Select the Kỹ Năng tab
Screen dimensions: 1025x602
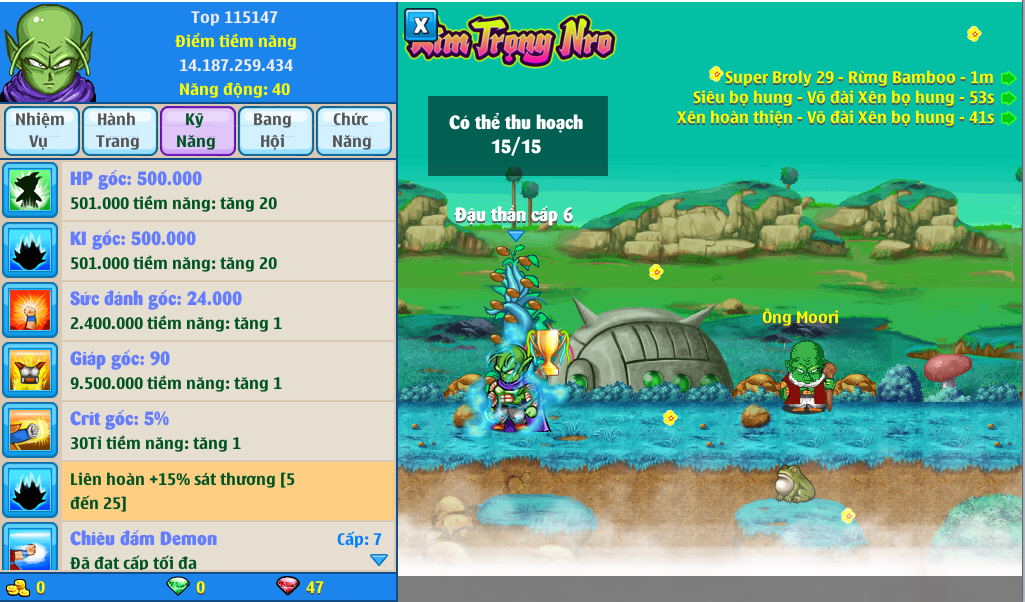pyautogui.click(x=196, y=131)
